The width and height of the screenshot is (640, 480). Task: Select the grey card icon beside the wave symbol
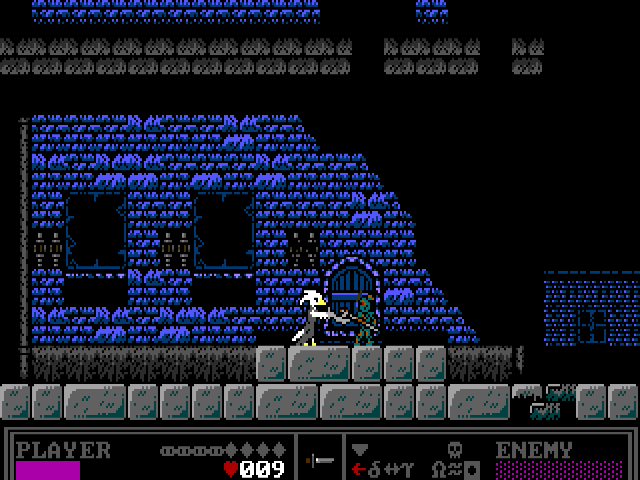(471, 468)
